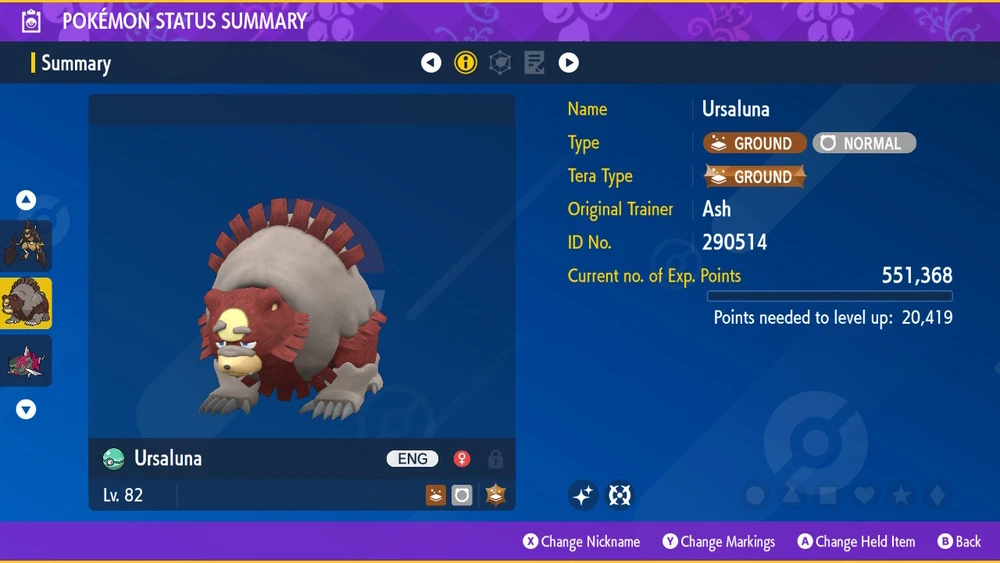Open the memo notes tab

pyautogui.click(x=534, y=63)
